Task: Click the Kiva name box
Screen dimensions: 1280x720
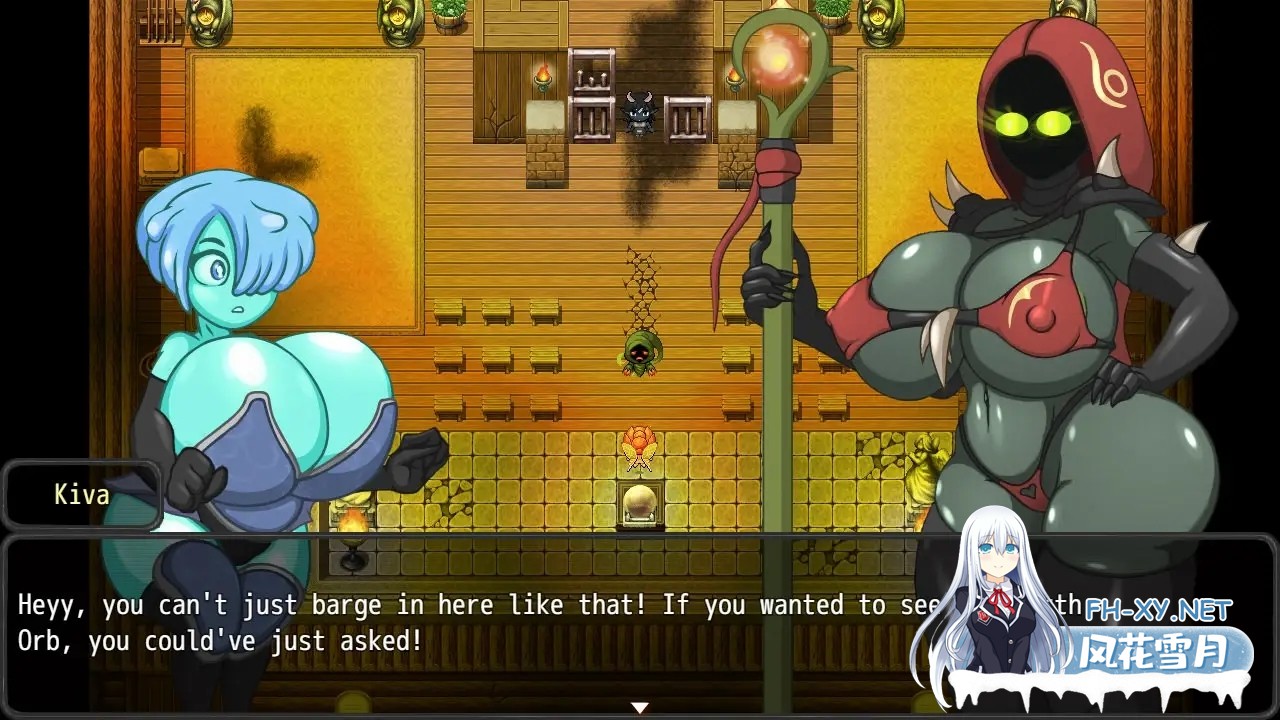Action: pos(83,494)
